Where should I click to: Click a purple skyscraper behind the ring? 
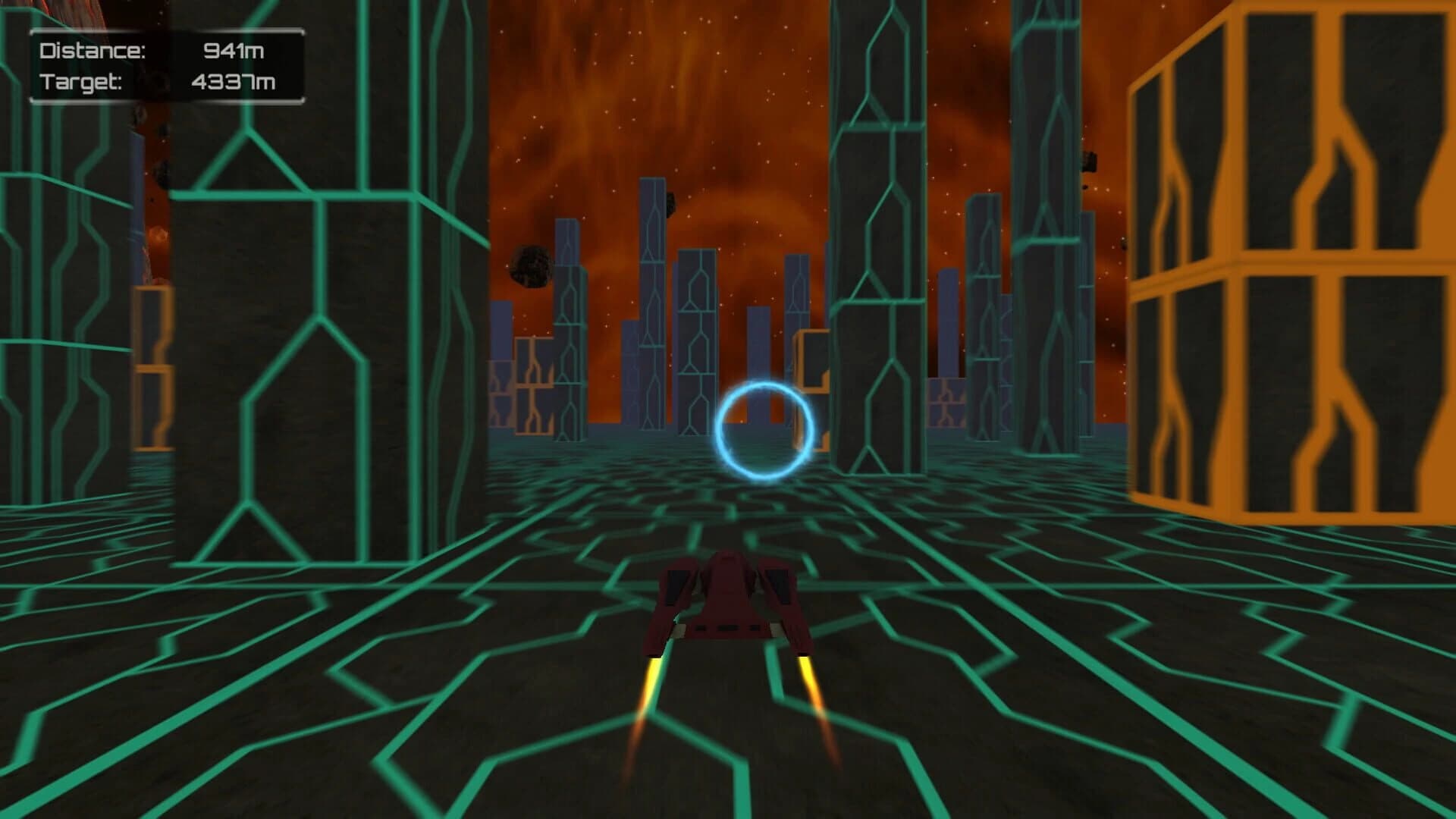click(x=698, y=341)
